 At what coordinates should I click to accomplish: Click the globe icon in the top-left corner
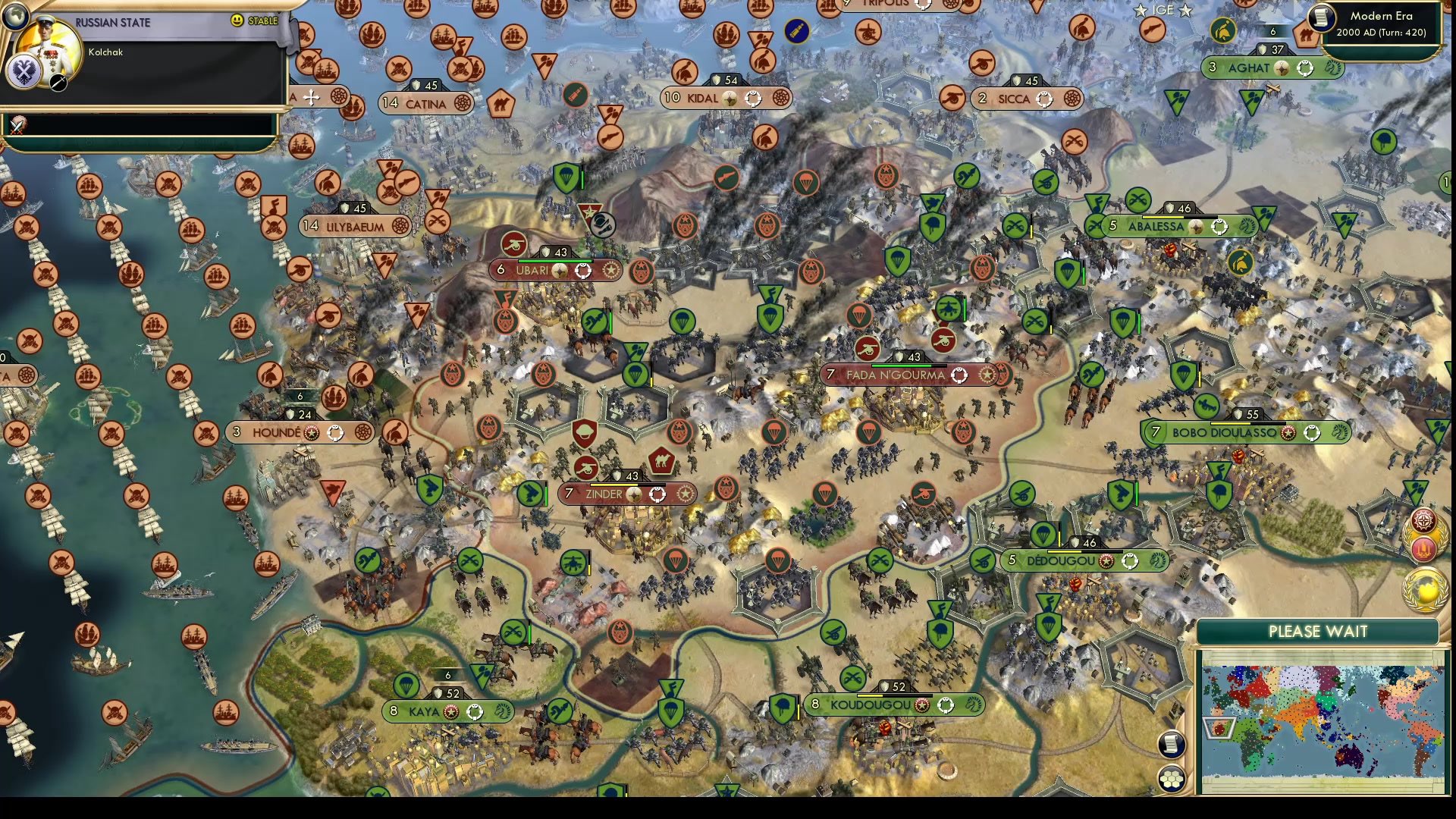[x=16, y=17]
